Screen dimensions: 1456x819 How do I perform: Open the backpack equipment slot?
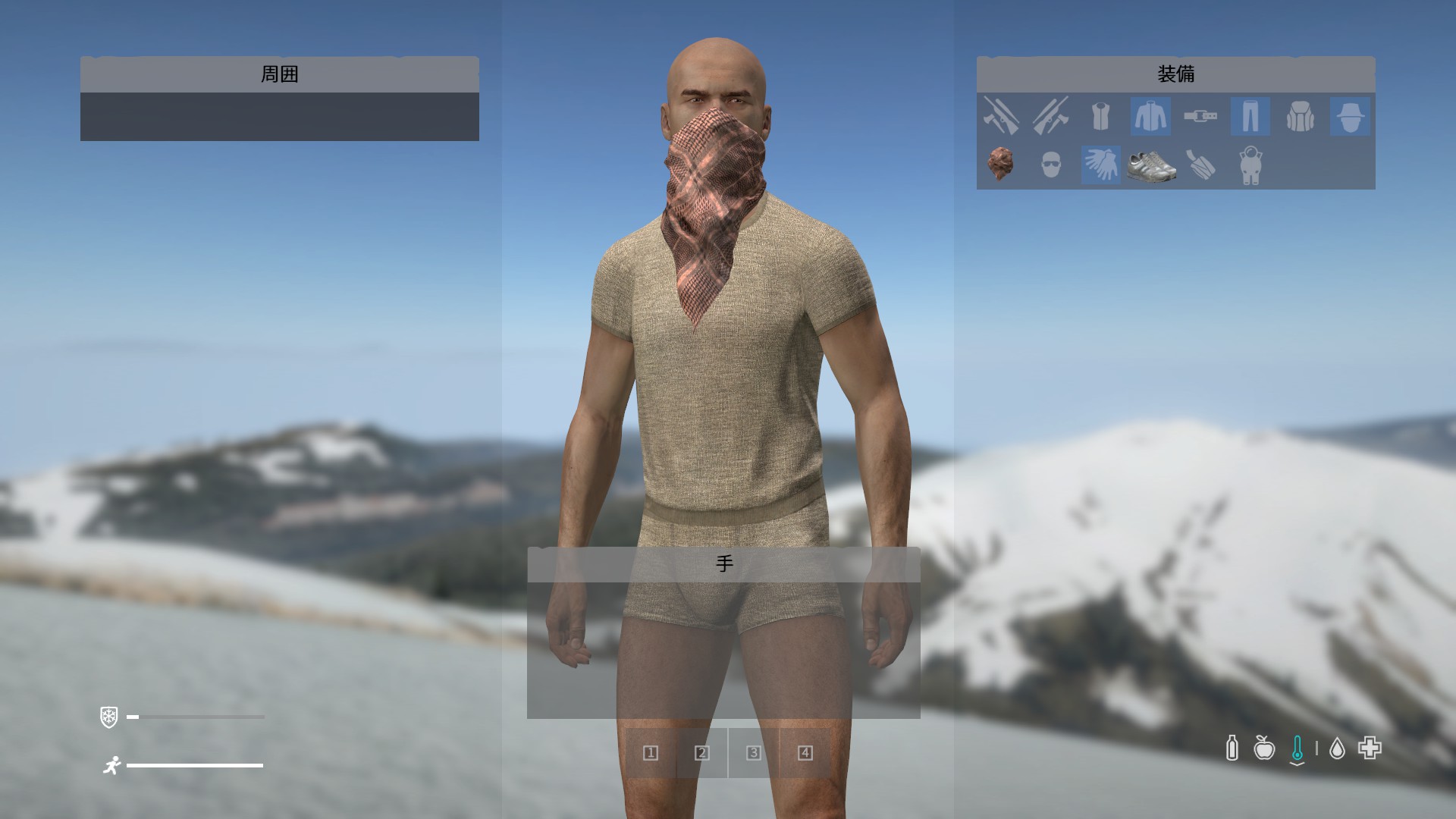(x=1300, y=117)
